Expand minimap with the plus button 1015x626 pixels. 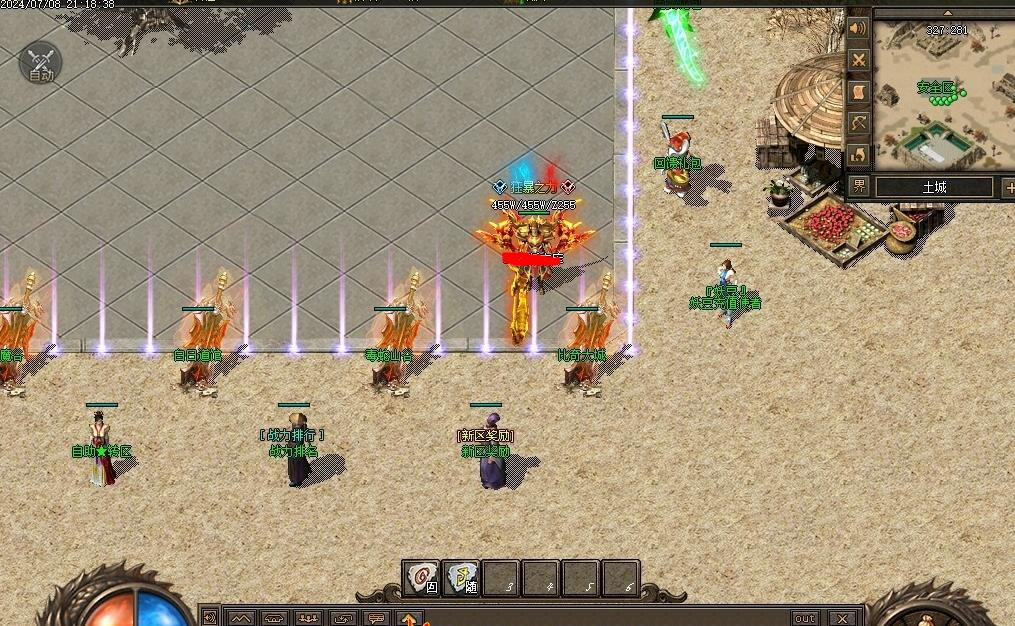pyautogui.click(x=1007, y=187)
